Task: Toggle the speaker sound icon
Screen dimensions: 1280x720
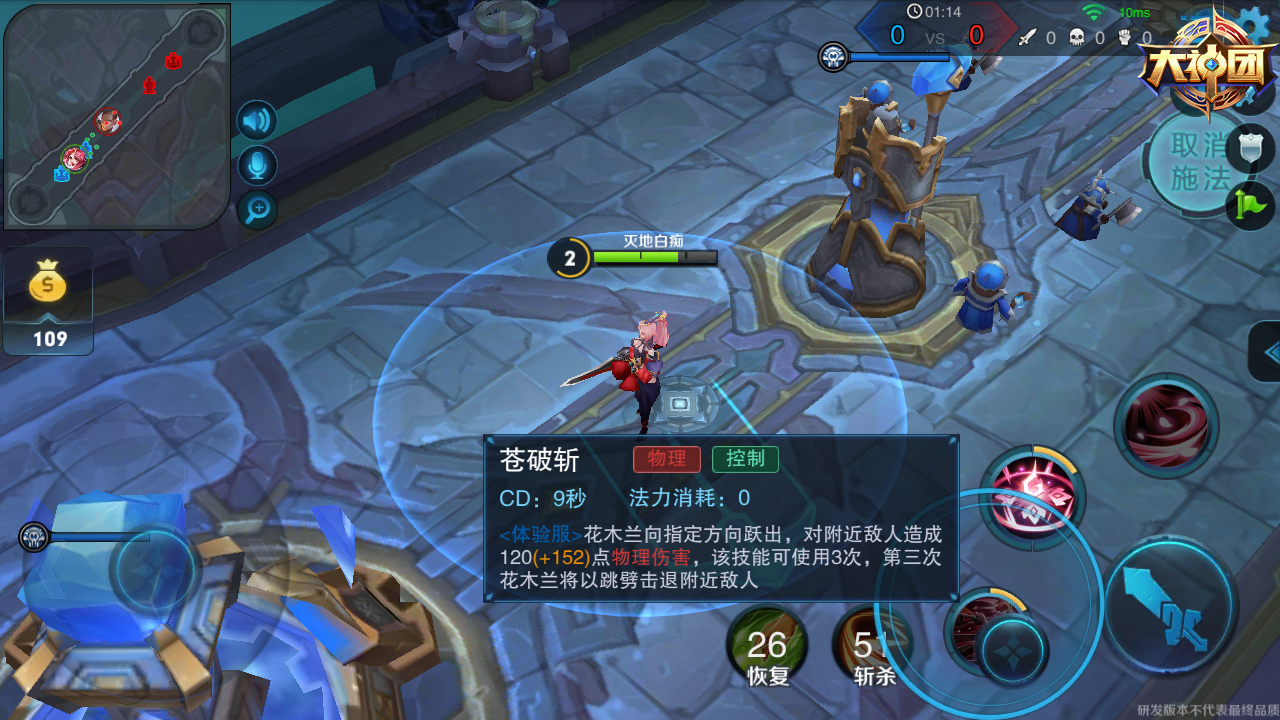Action: click(257, 121)
